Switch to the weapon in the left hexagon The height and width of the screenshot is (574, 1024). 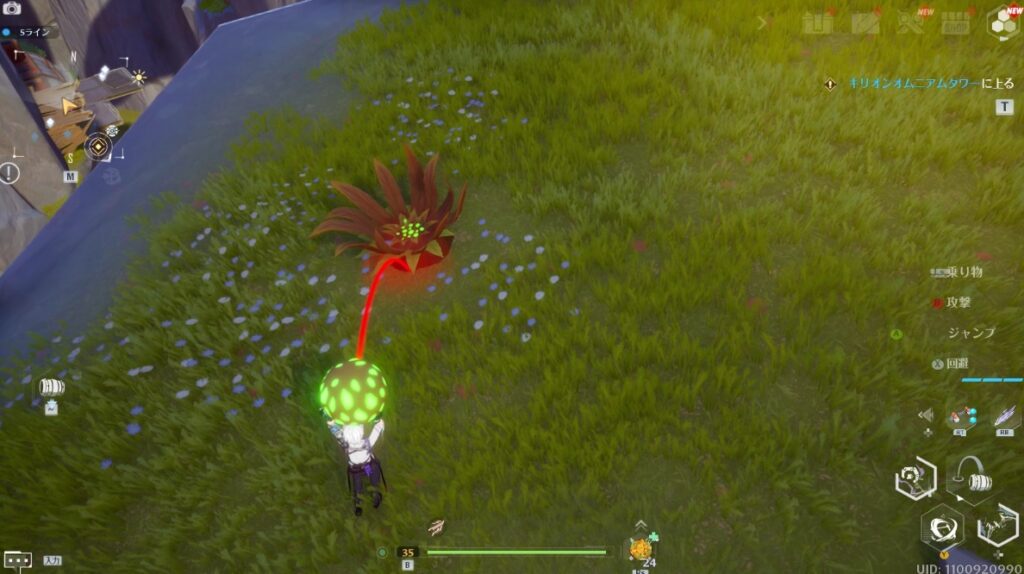click(914, 479)
